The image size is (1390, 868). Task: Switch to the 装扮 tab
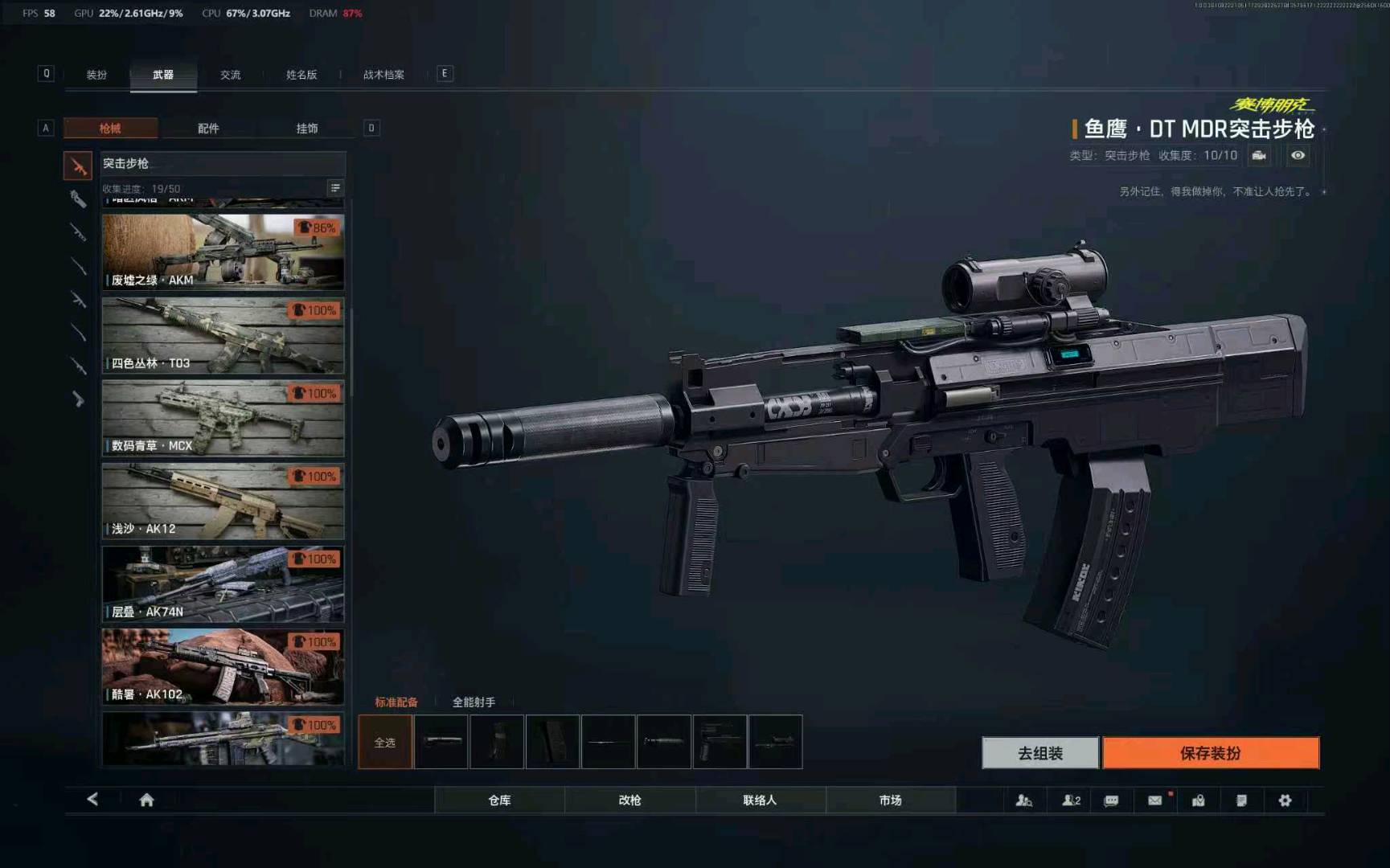(96, 75)
